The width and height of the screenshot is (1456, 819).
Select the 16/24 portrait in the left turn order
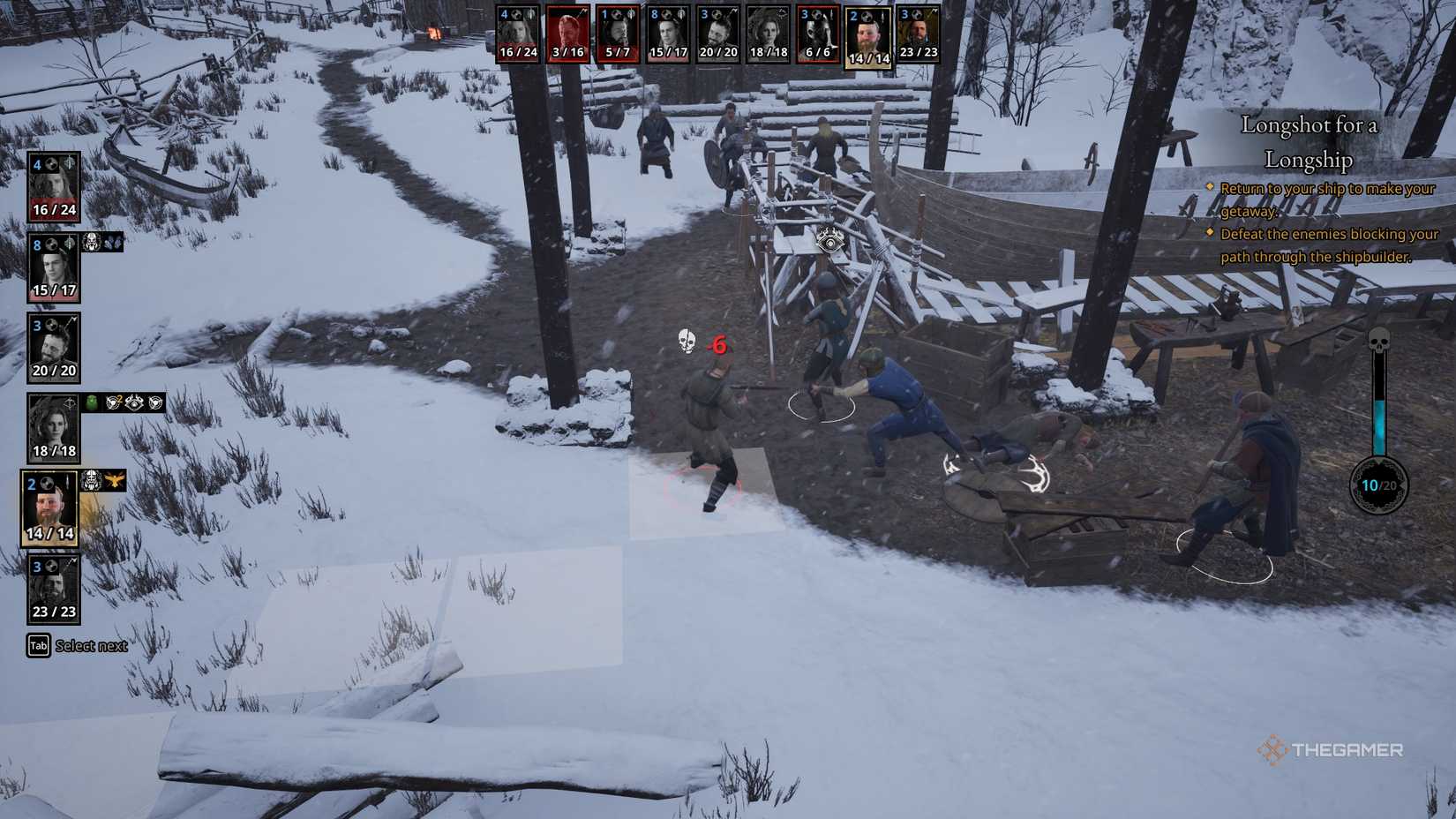click(x=53, y=185)
